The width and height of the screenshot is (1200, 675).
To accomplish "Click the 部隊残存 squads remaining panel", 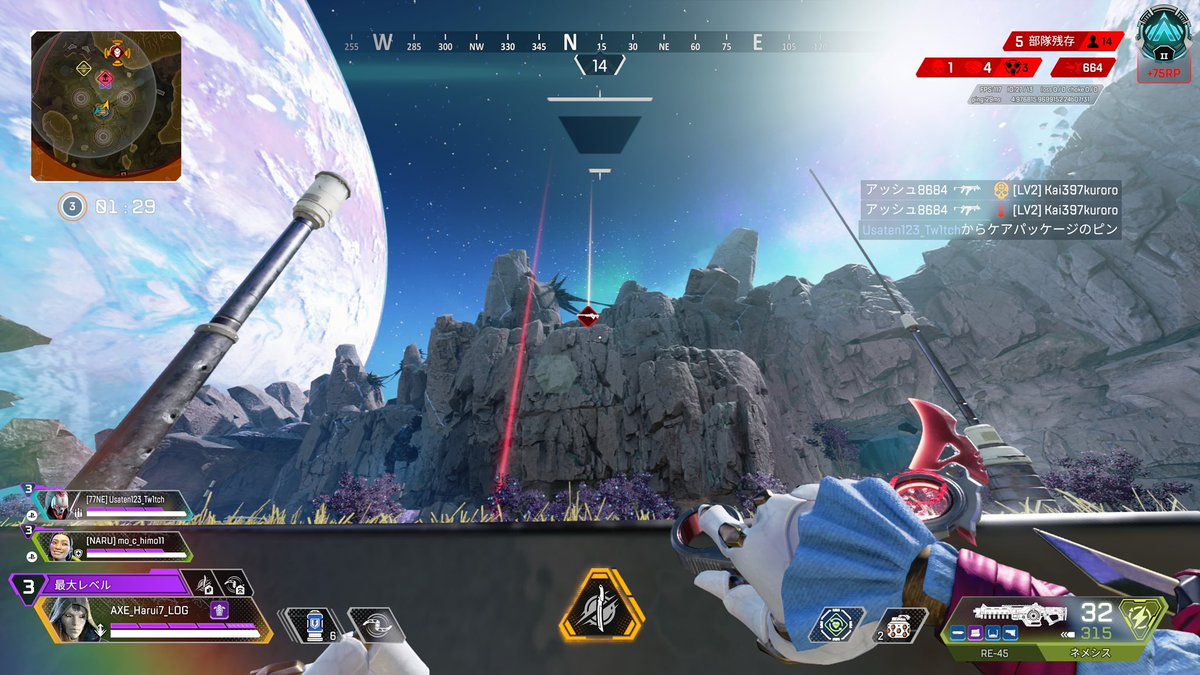I will 1064,41.
